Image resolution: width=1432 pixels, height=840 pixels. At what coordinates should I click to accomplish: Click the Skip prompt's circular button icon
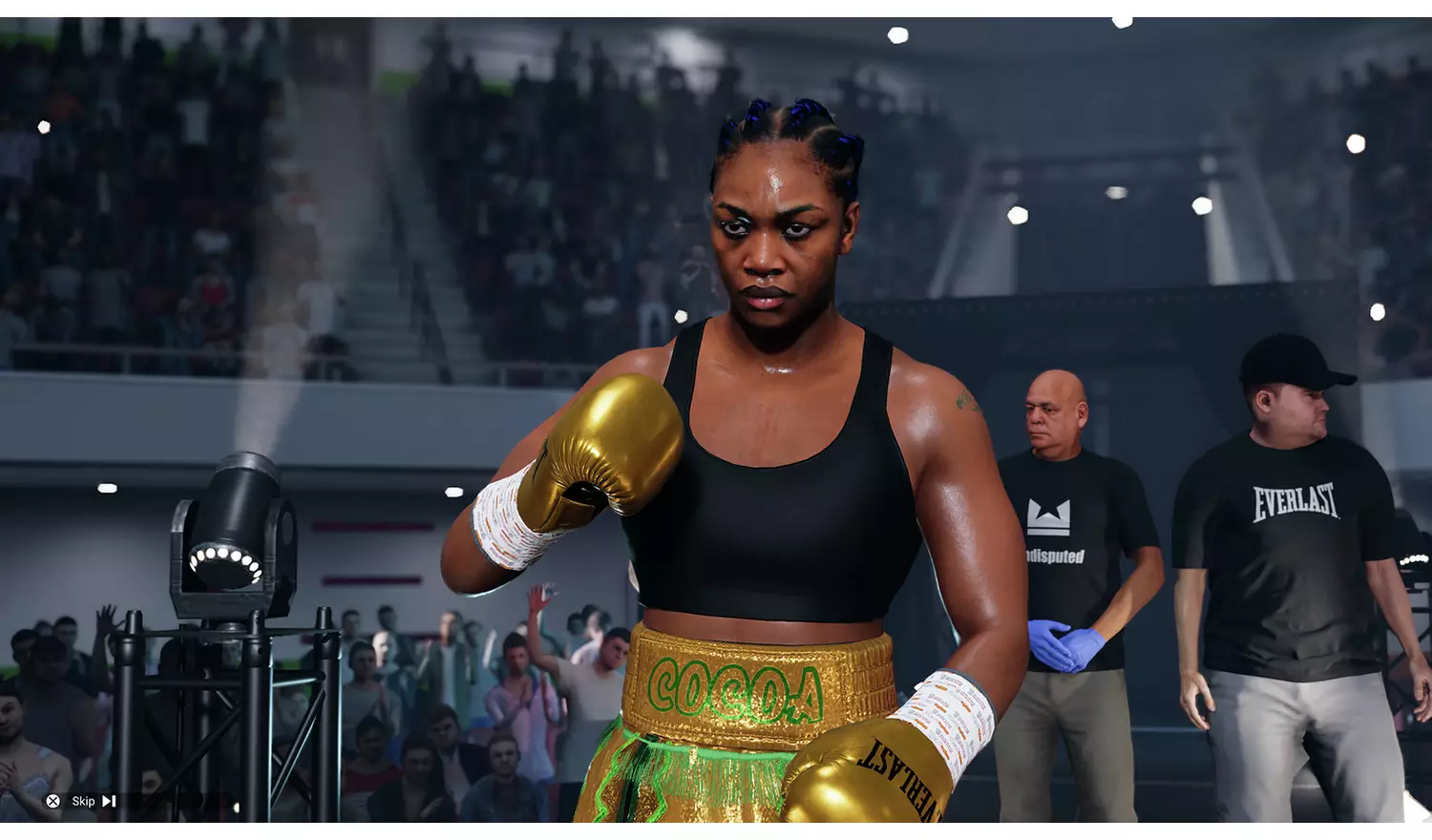click(53, 800)
